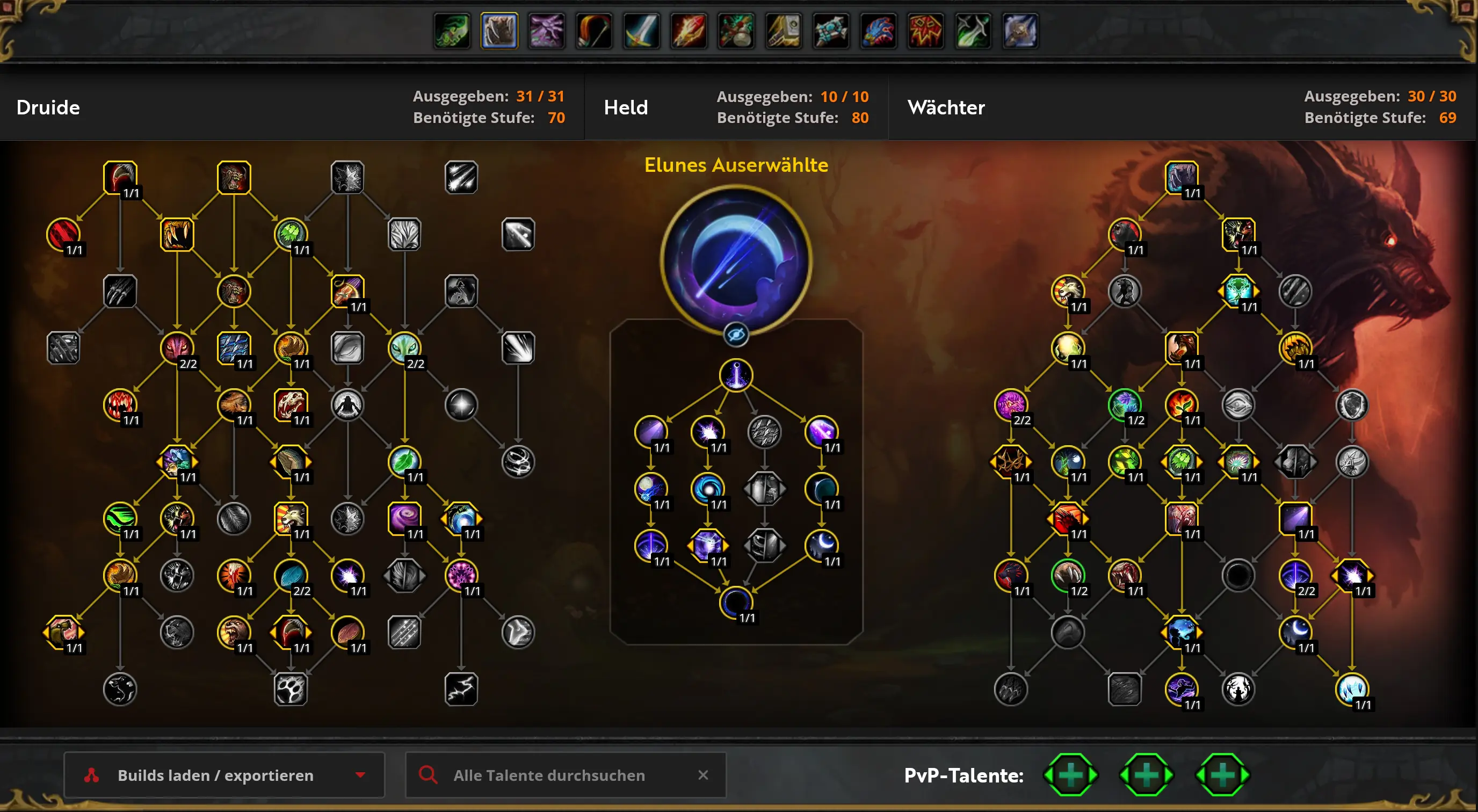
Task: Select the blue spiral vortex hero talent
Action: tap(707, 488)
